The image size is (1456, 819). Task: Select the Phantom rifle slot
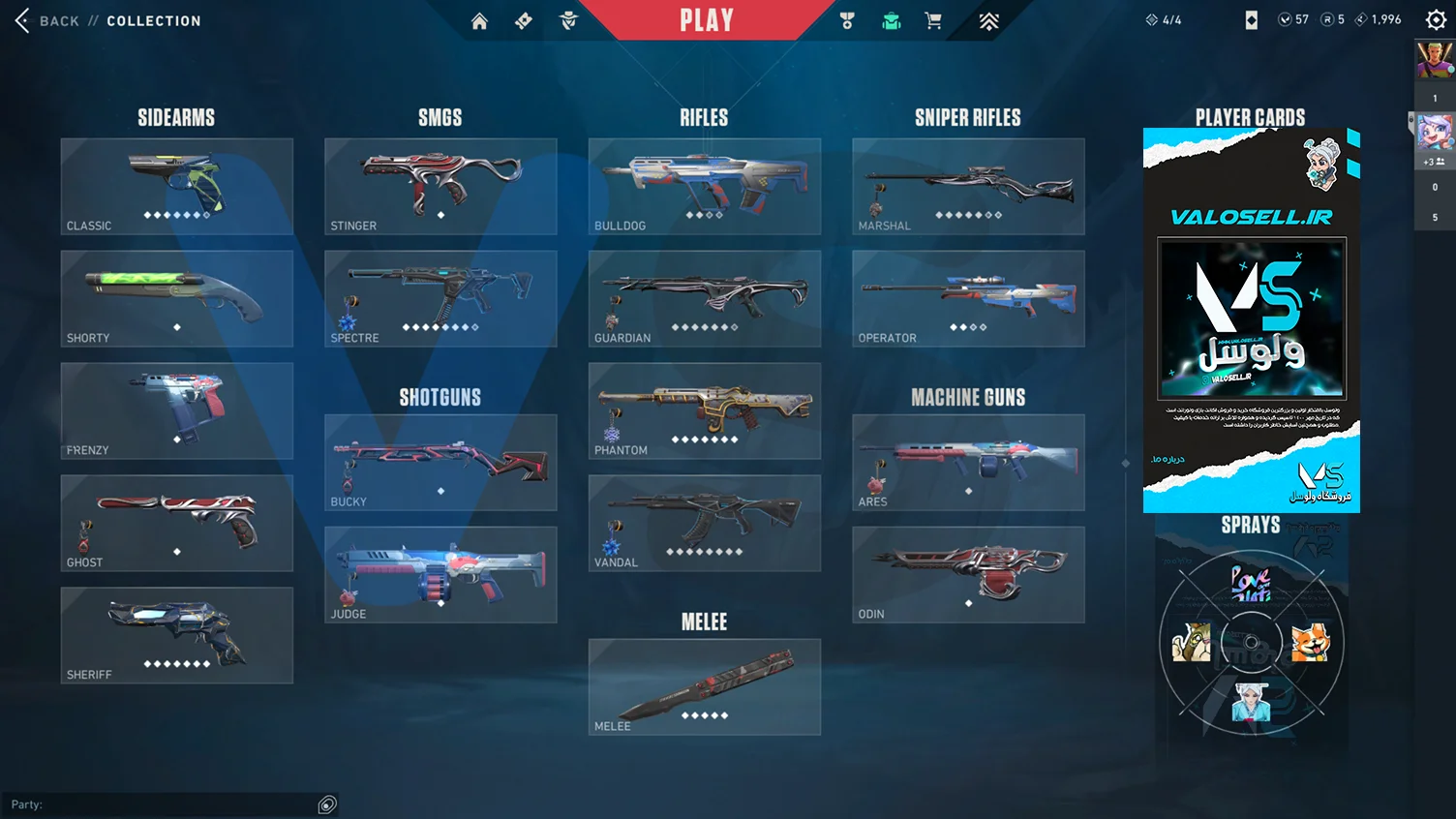click(705, 411)
